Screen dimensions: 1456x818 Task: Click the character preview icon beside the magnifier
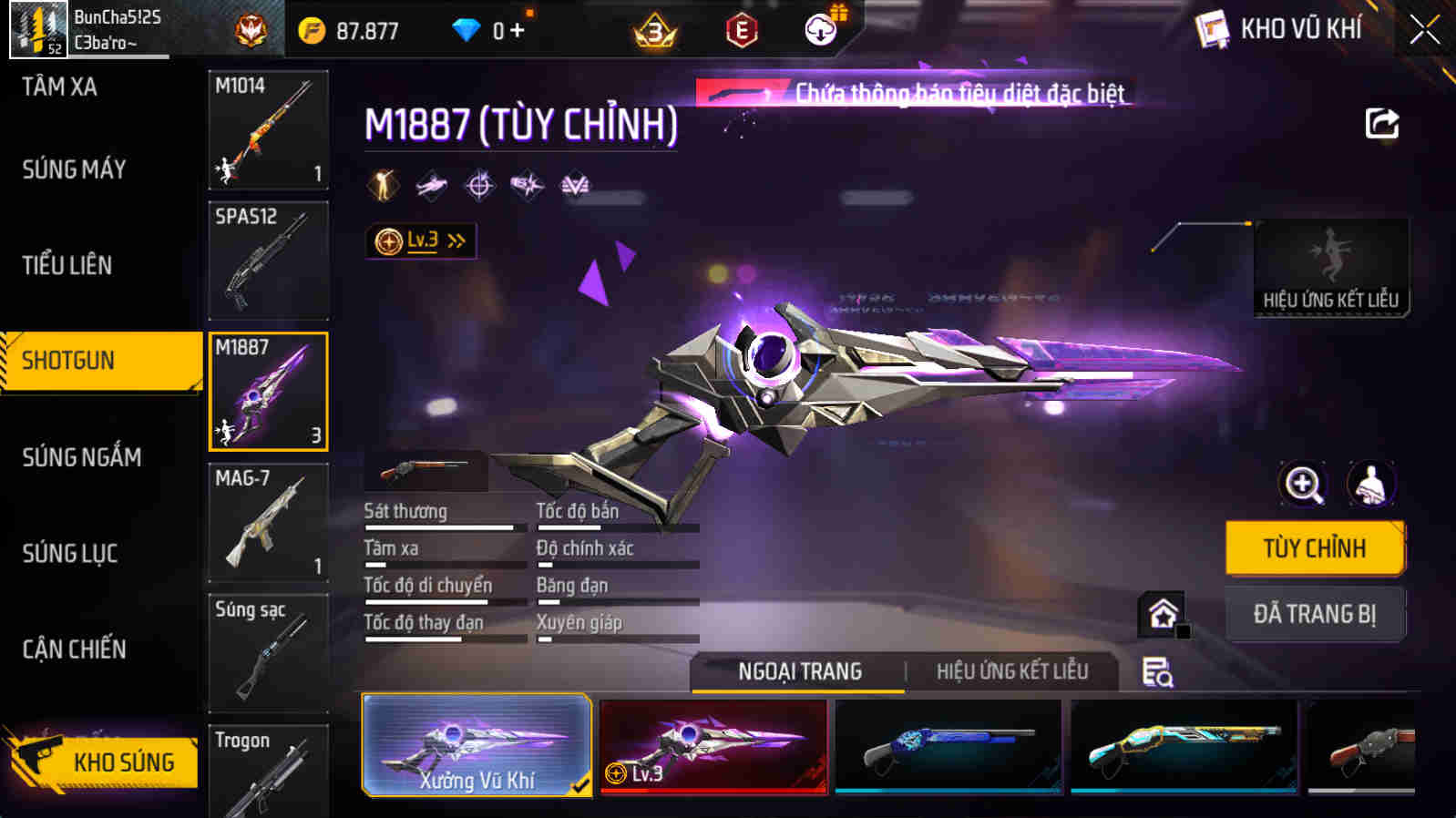click(1372, 485)
